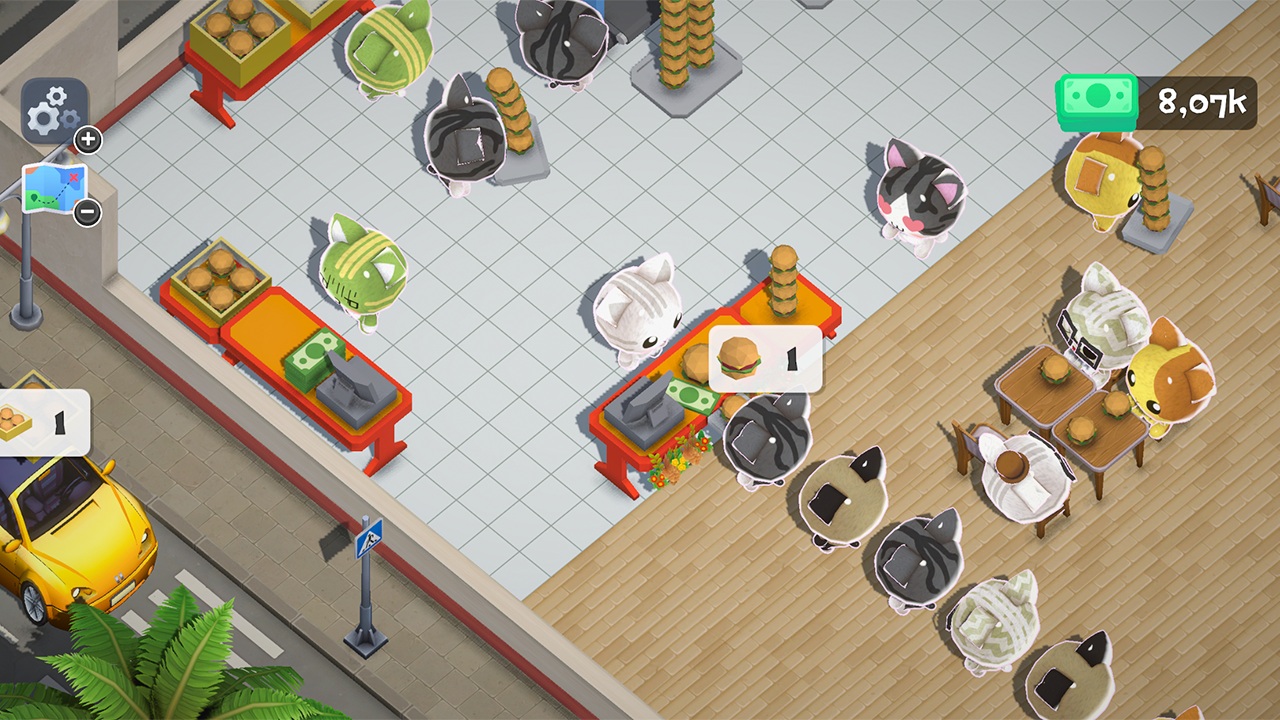
Task: Open the Settings gear menu
Action: click(55, 104)
